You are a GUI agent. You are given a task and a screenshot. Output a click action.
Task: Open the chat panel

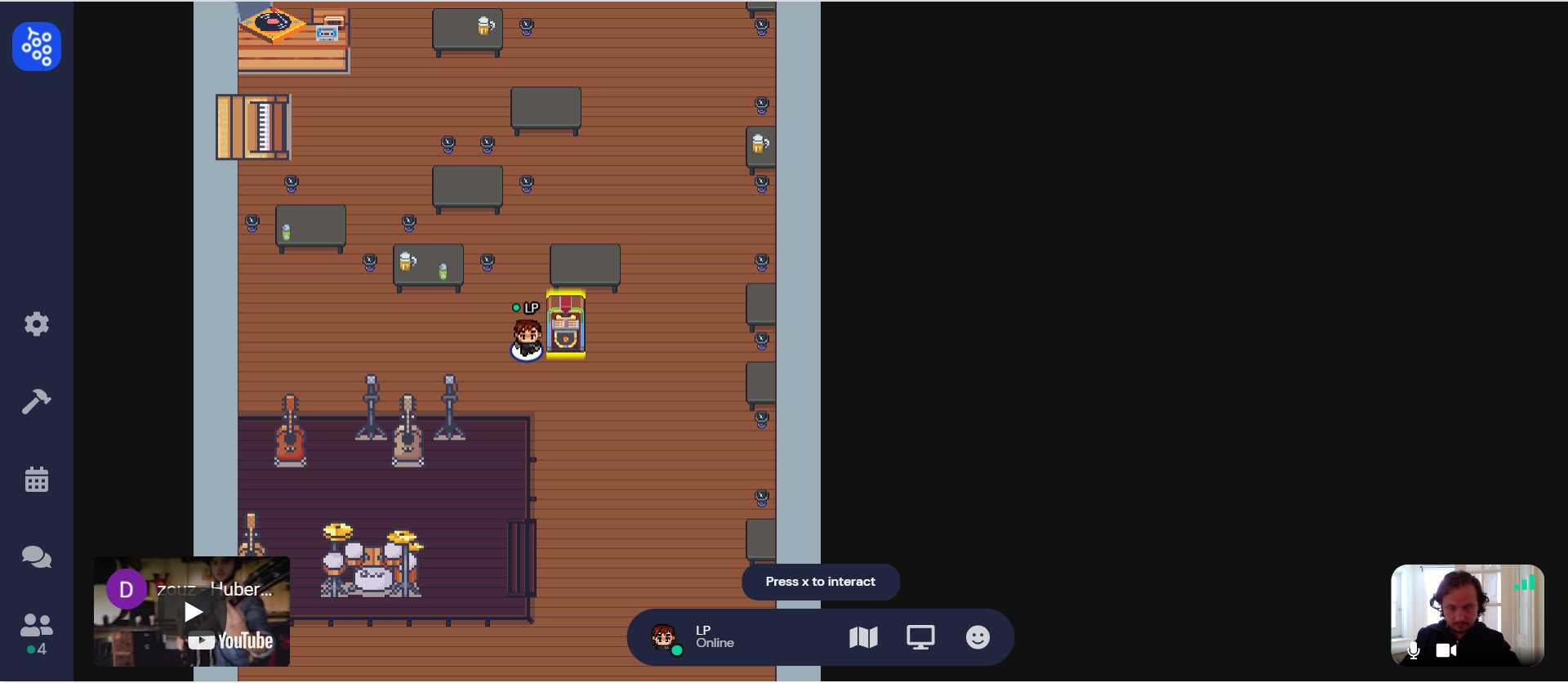click(x=37, y=557)
